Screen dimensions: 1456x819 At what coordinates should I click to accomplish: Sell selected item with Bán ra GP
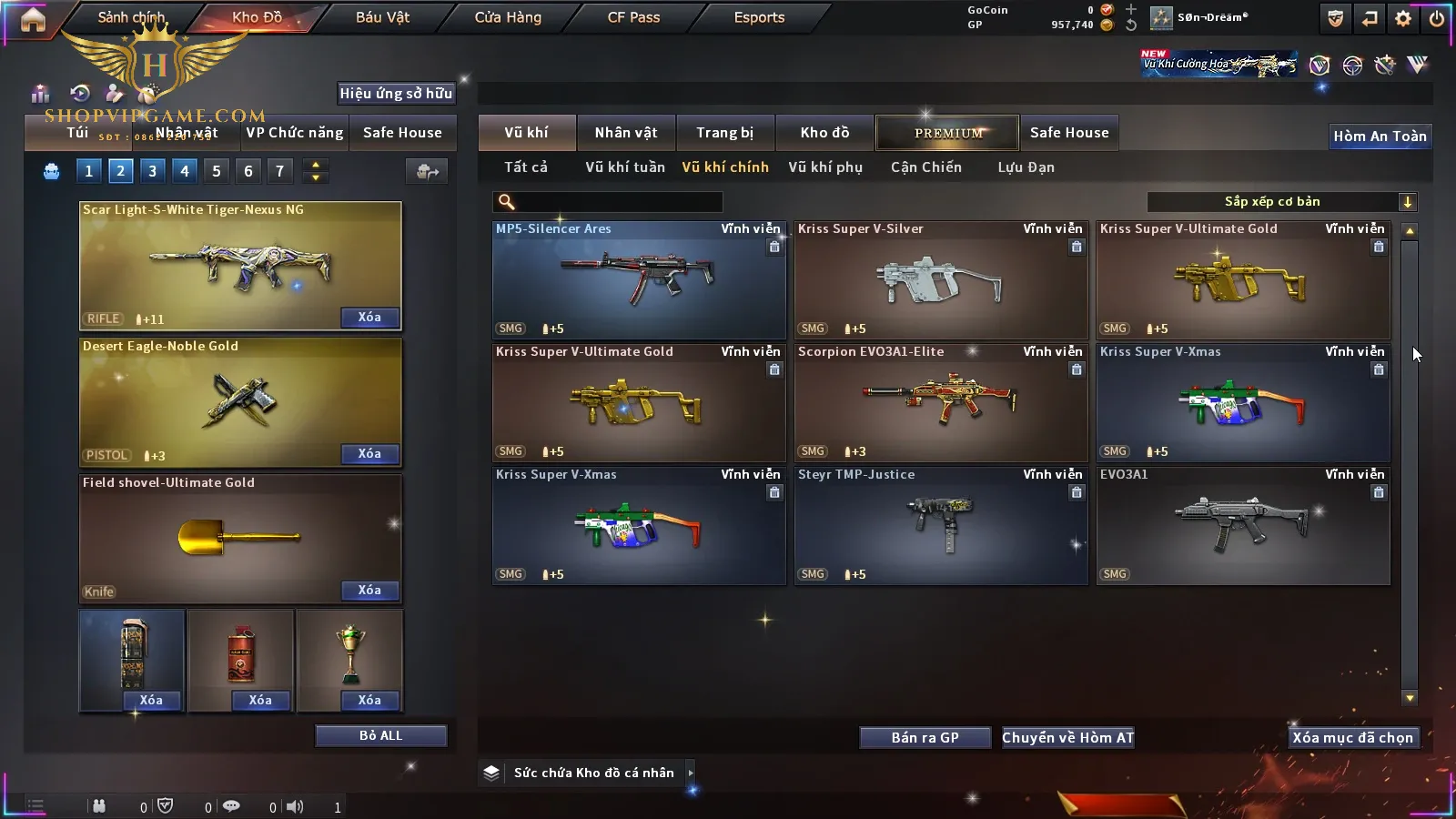tap(925, 738)
